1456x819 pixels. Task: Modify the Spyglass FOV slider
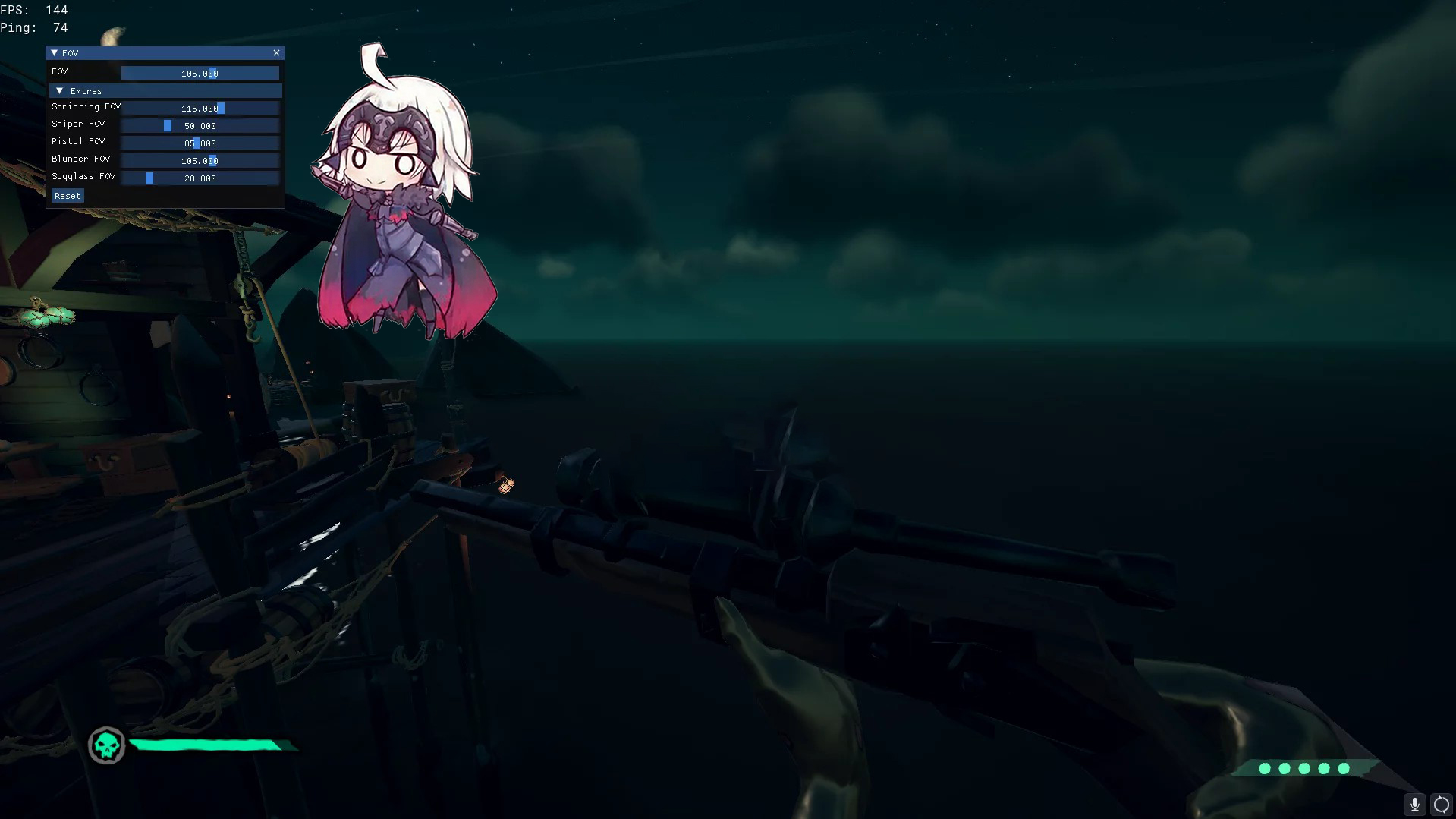tap(200, 178)
